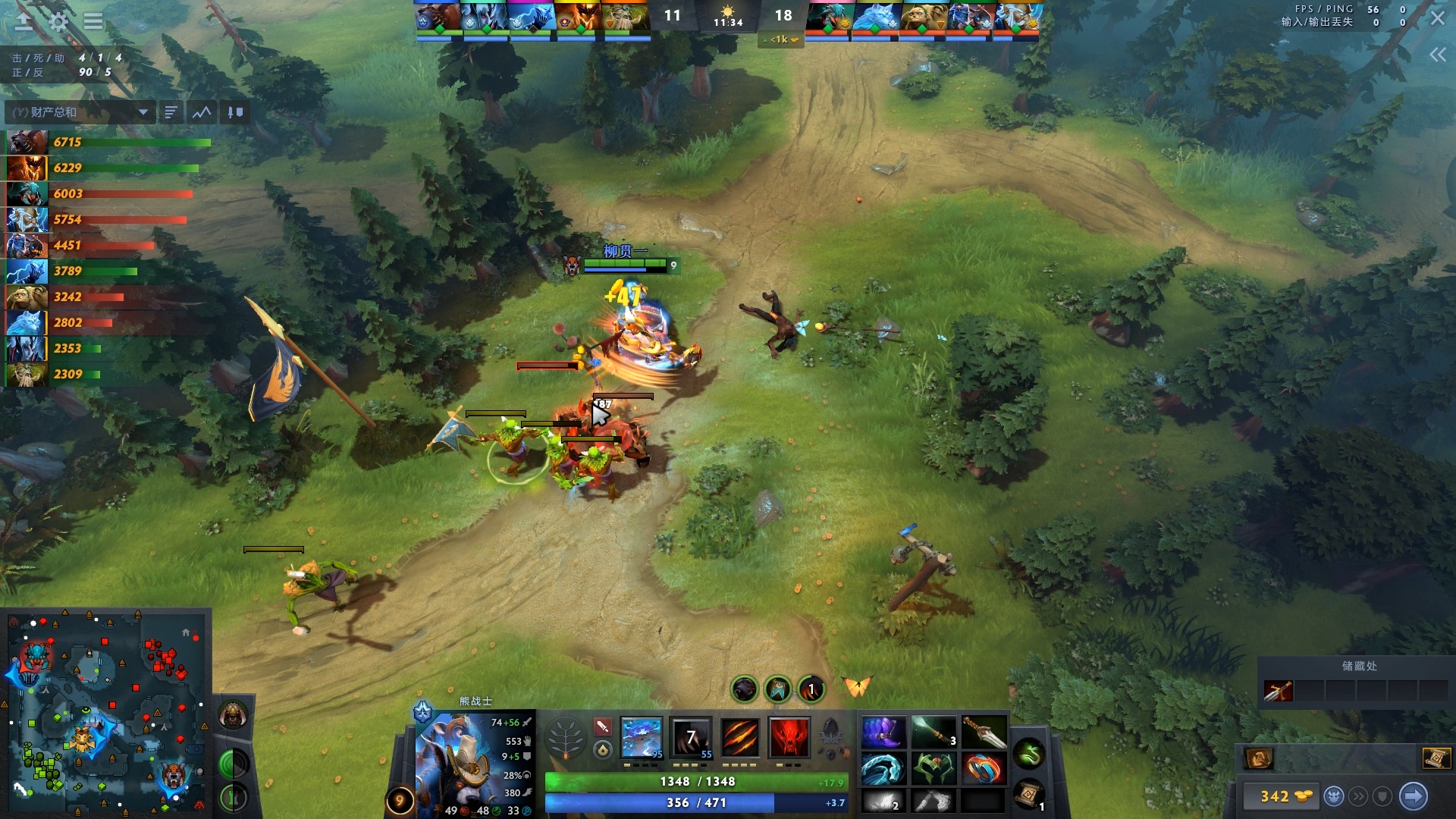The width and height of the screenshot is (1456, 819).
Task: Open the shop via the 342 gold button
Action: (x=1285, y=796)
